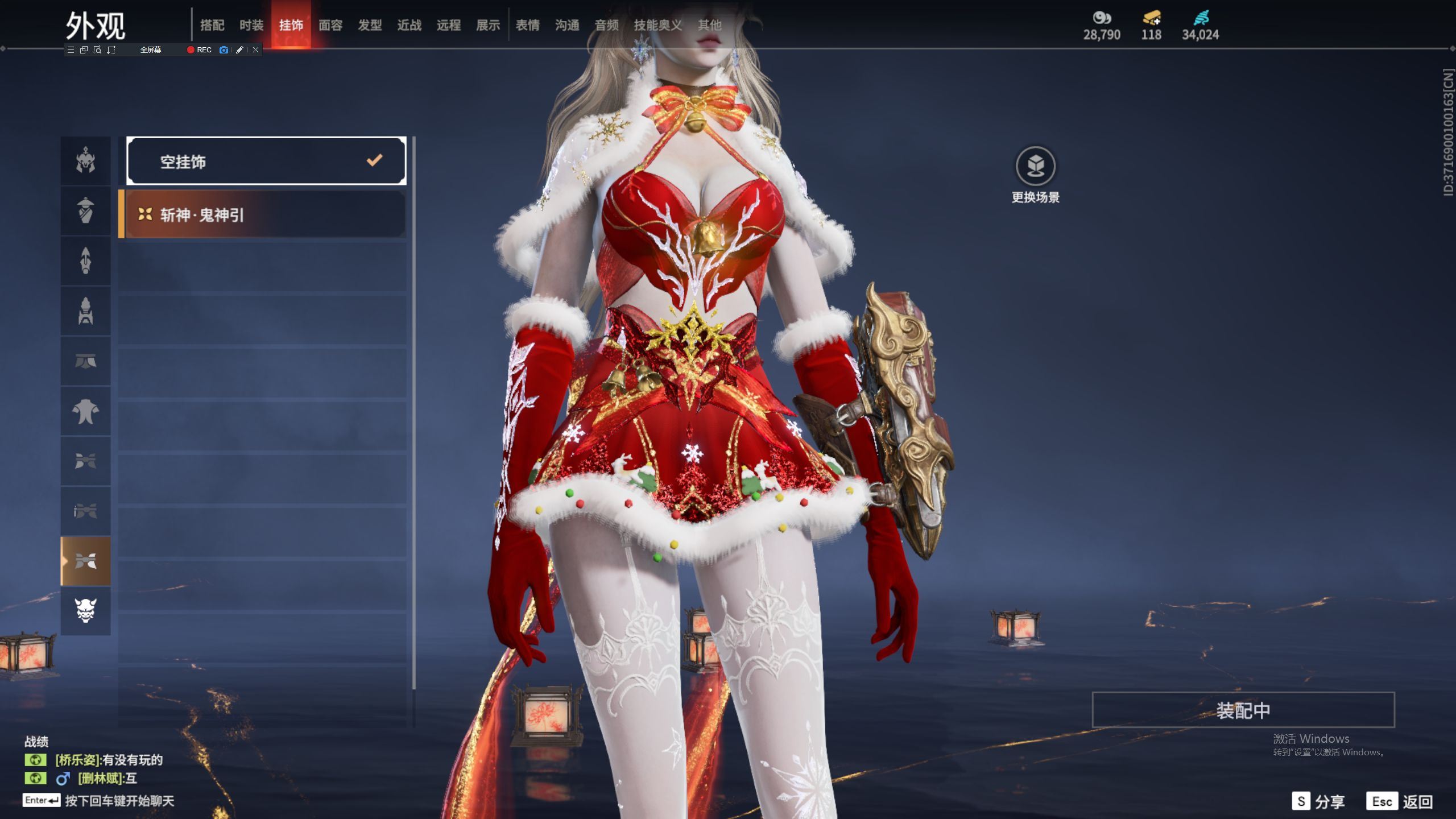
Task: Switch to the 搭配 tab
Action: 212,25
